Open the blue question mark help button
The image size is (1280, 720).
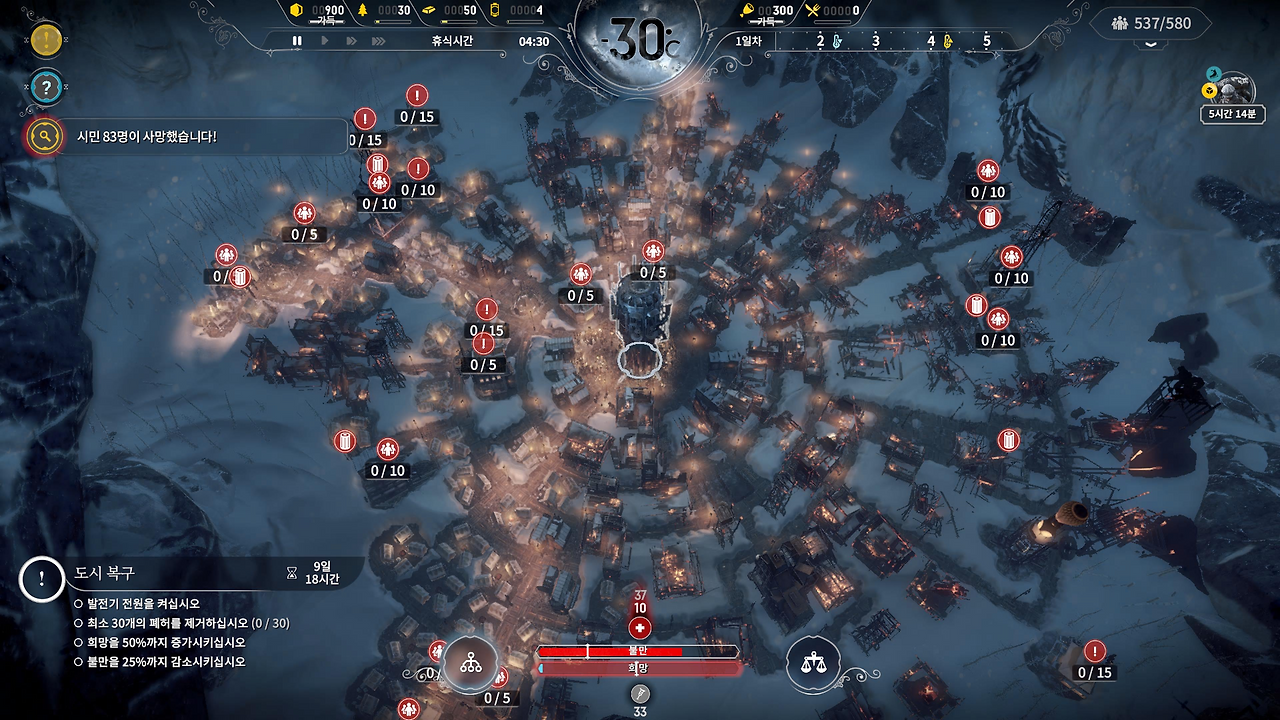click(46, 87)
